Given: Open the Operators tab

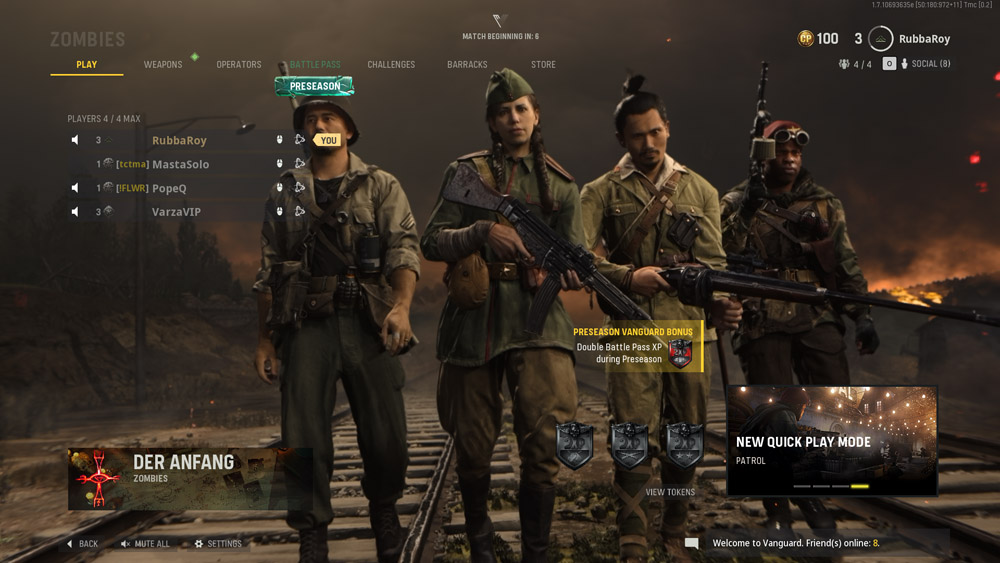Looking at the screenshot, I should click(239, 65).
